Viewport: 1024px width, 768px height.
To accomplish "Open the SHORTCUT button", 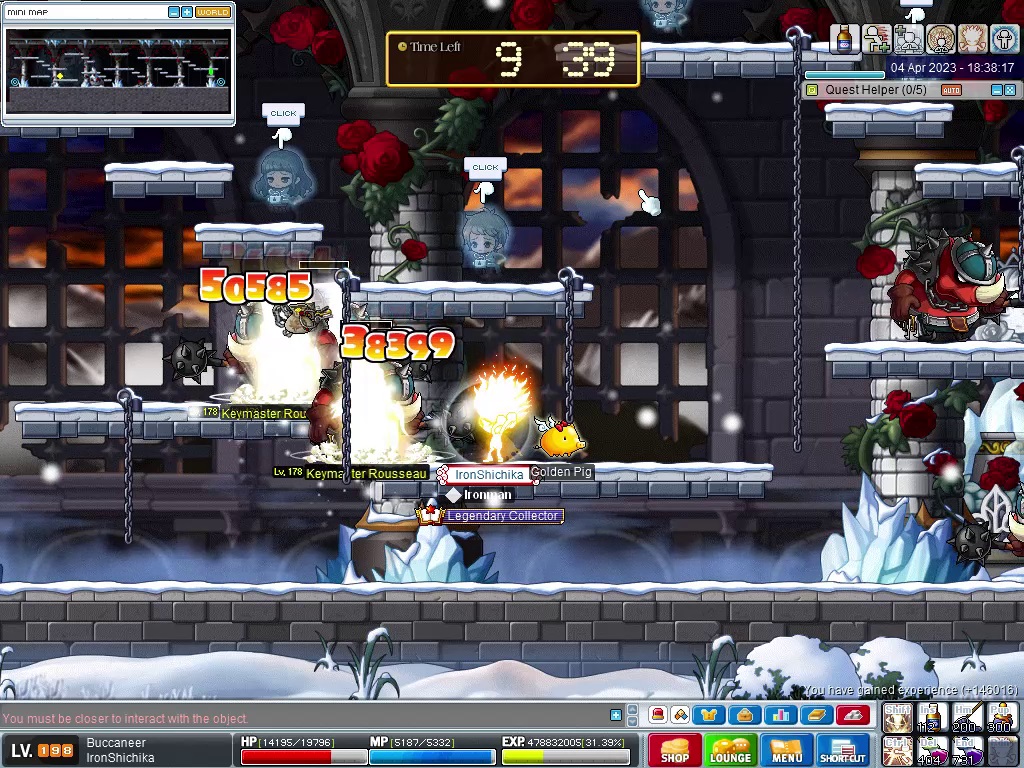I will click(x=842, y=750).
